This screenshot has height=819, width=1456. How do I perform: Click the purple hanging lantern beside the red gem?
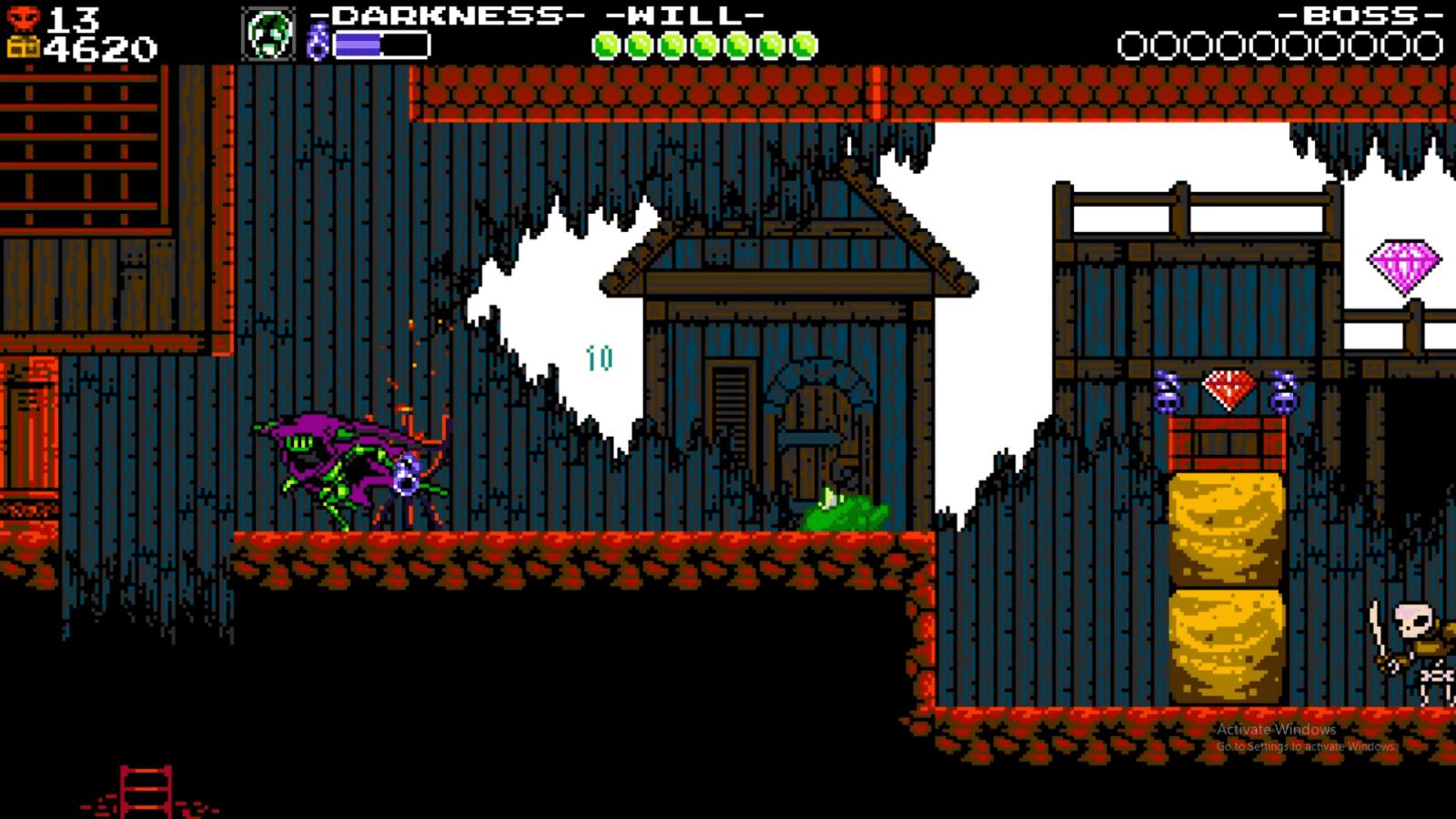[1169, 393]
